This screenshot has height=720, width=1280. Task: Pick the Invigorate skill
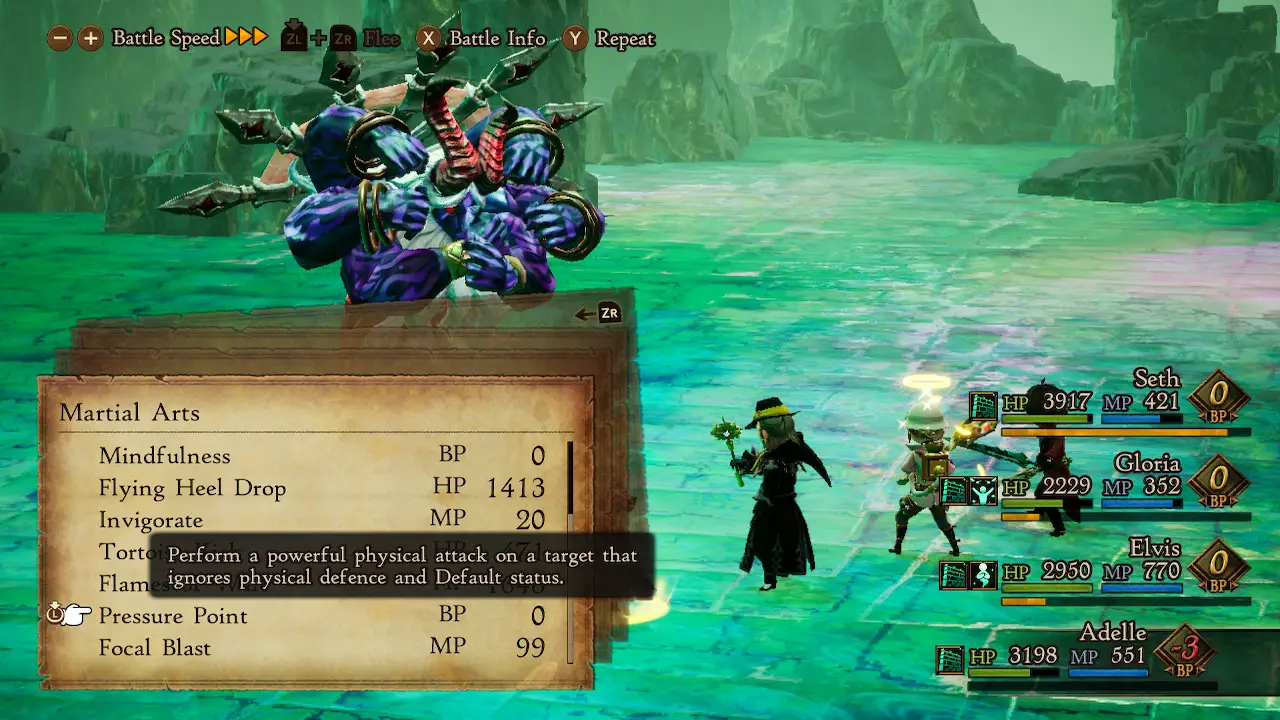pyautogui.click(x=151, y=520)
